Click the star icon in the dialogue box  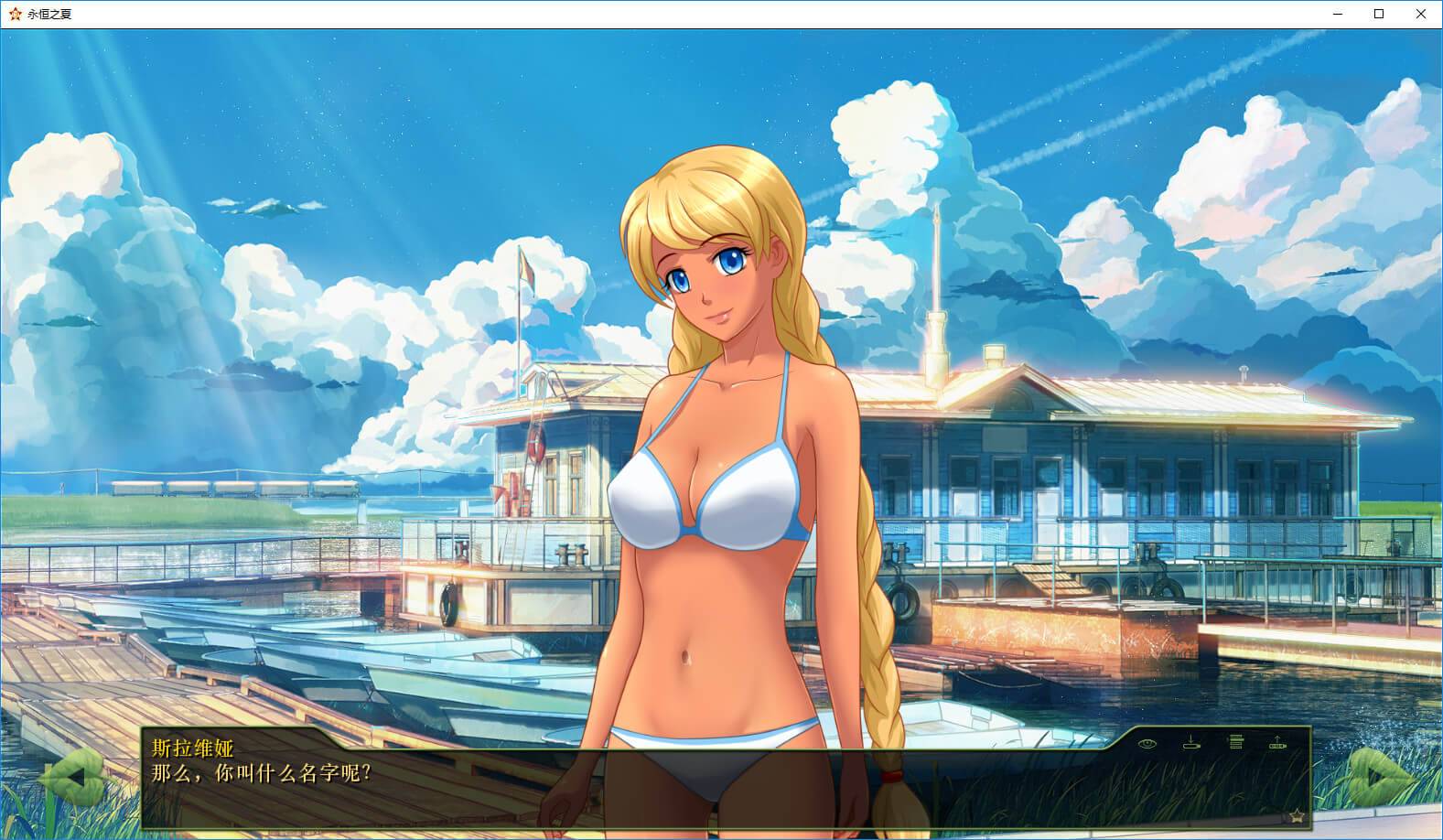pyautogui.click(x=1296, y=815)
